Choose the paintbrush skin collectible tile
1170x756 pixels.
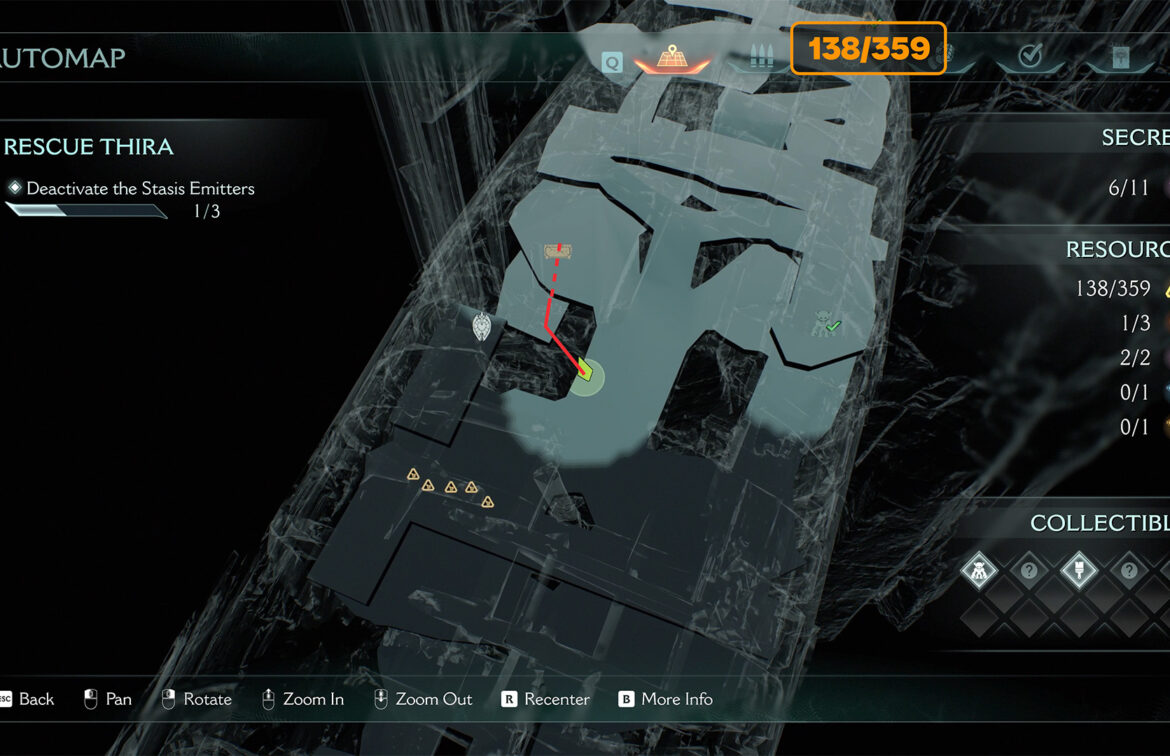pos(1078,571)
